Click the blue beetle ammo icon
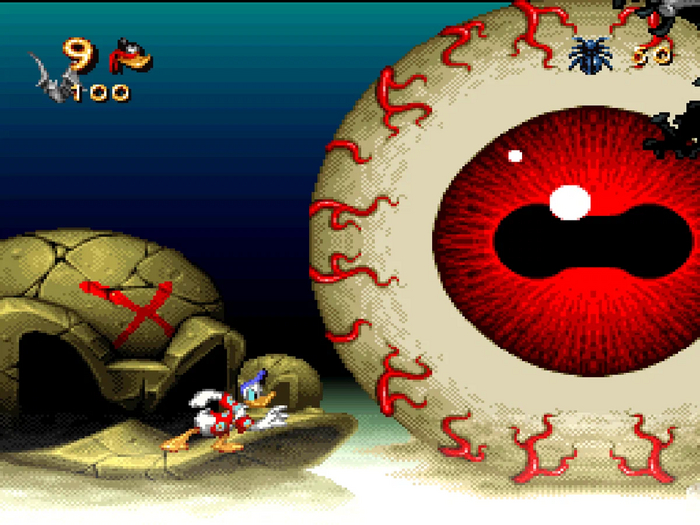This screenshot has height=525, width=700. click(x=587, y=53)
